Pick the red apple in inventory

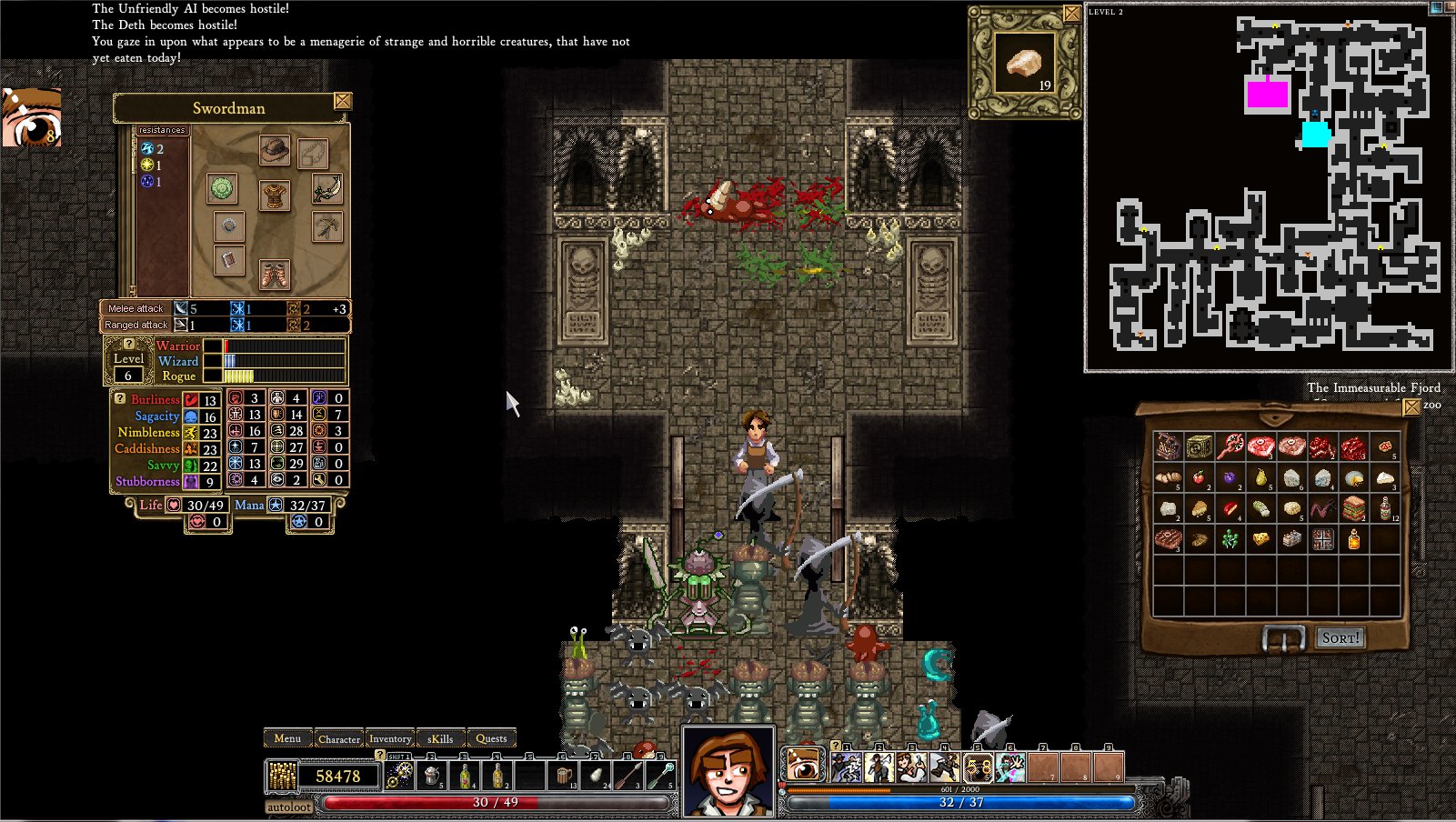(x=1200, y=477)
